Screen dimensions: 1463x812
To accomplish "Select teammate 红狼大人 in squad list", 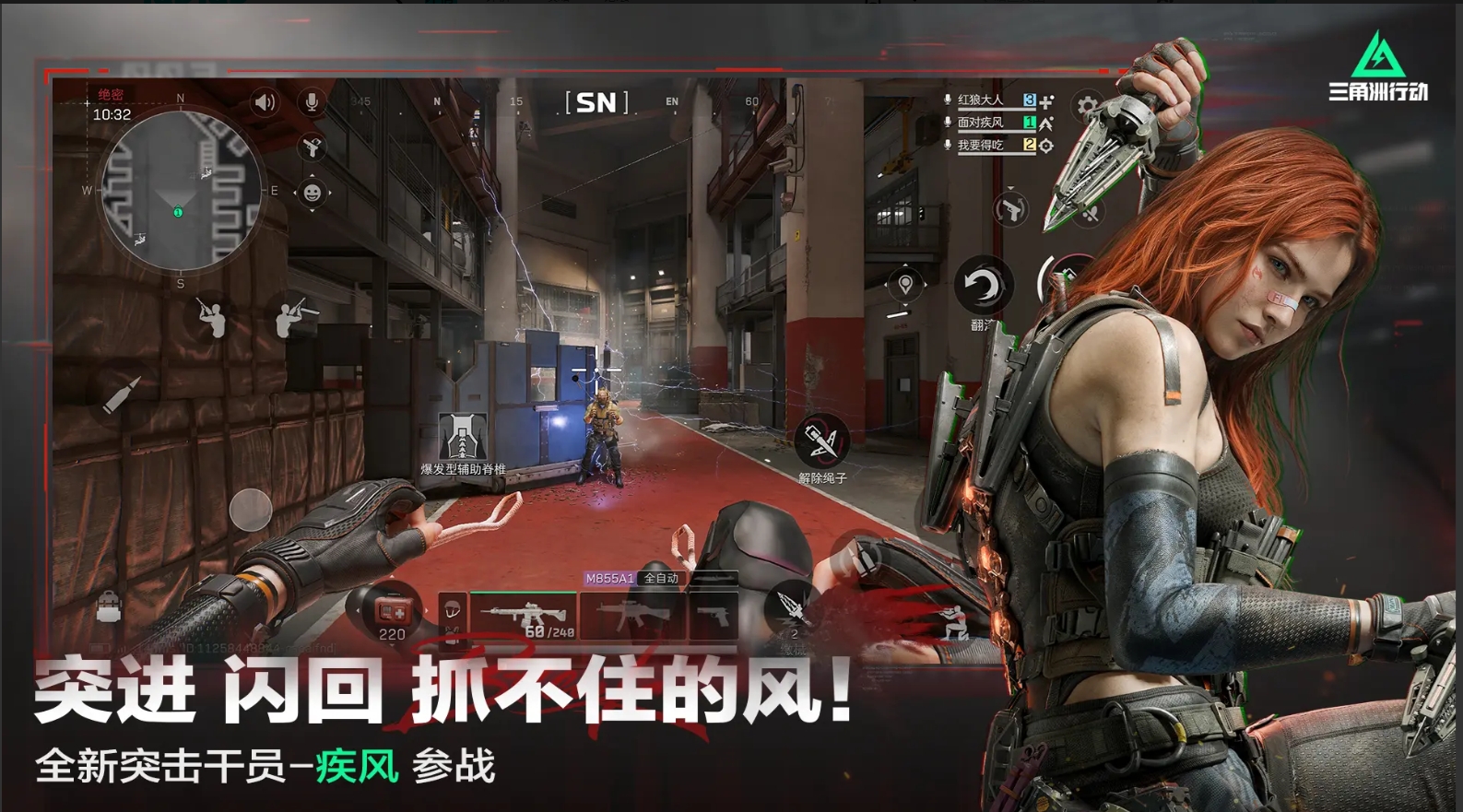I will (981, 100).
